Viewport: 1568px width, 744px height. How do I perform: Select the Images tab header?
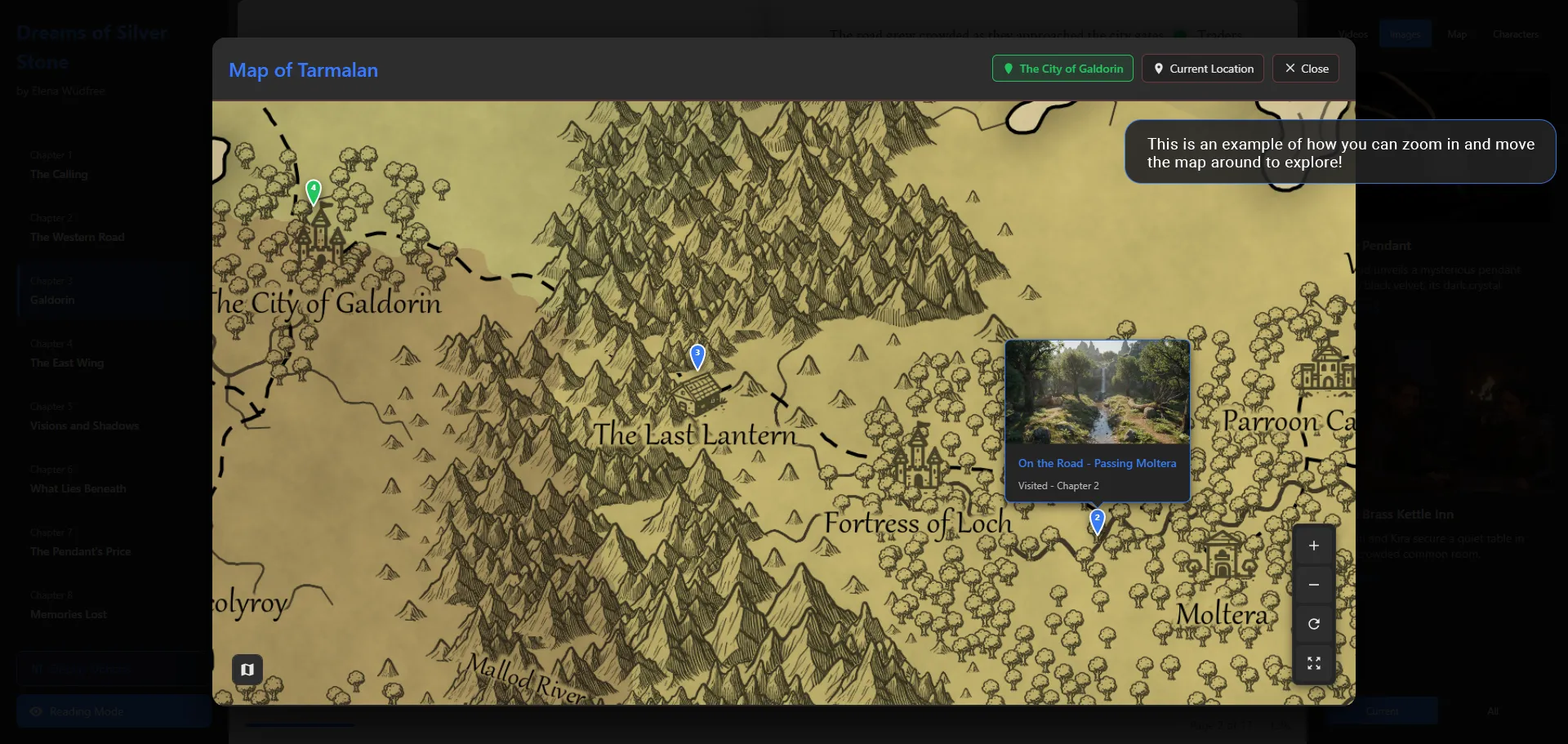point(1405,33)
